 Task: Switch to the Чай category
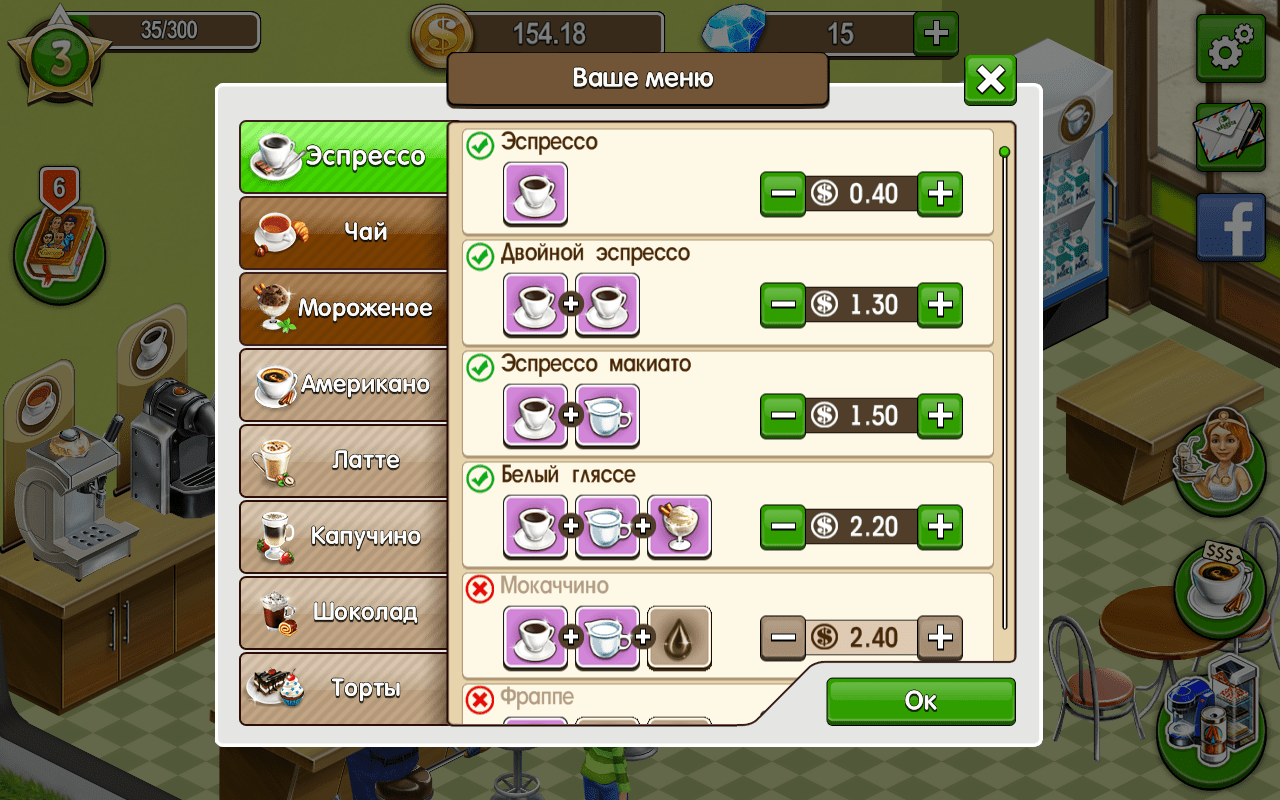point(343,233)
